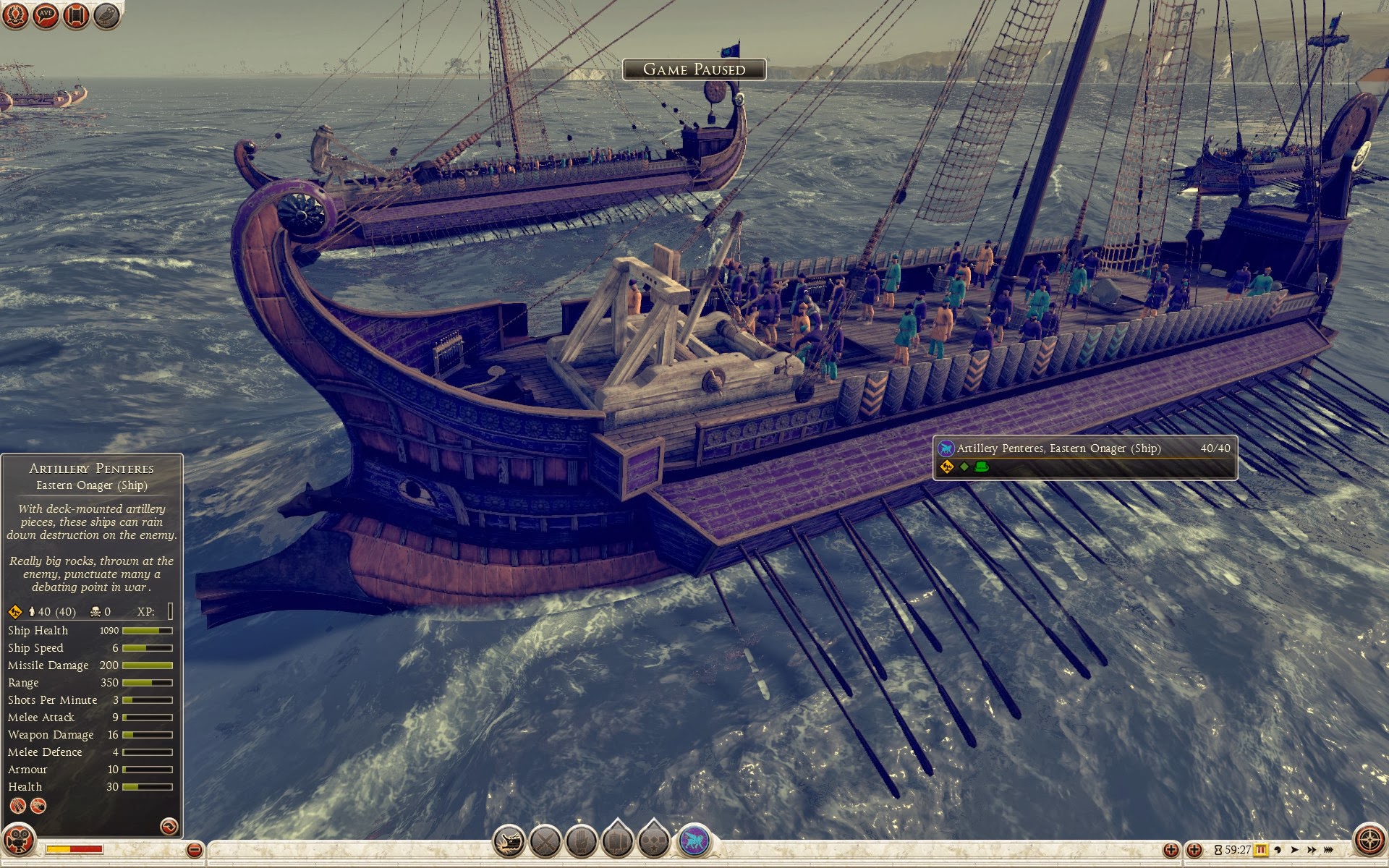Screen dimensions: 1389x868
Task: Select the blue winged horse unit card
Action: 694,841
